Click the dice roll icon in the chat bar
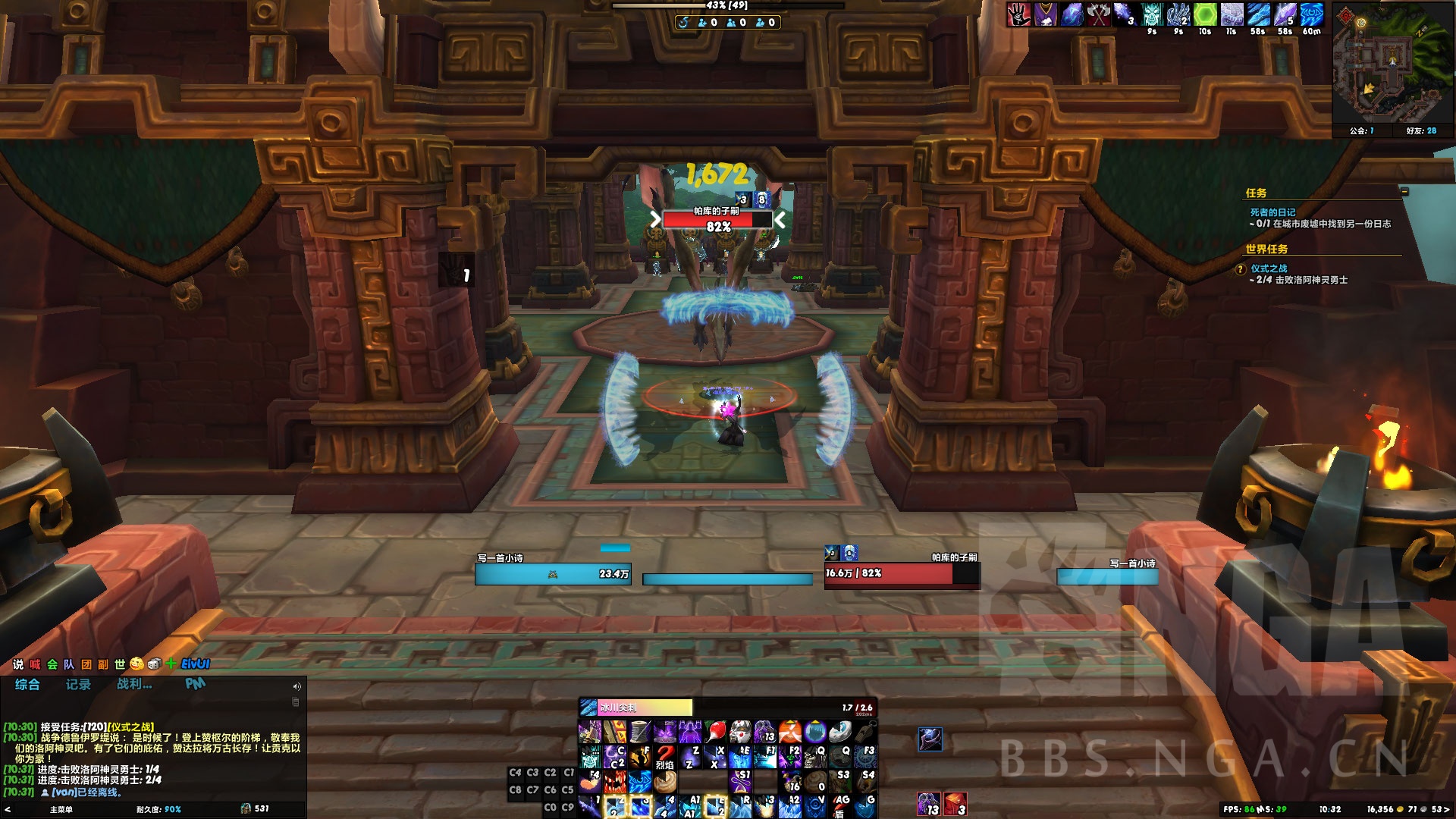Viewport: 1456px width, 819px height. [x=154, y=664]
